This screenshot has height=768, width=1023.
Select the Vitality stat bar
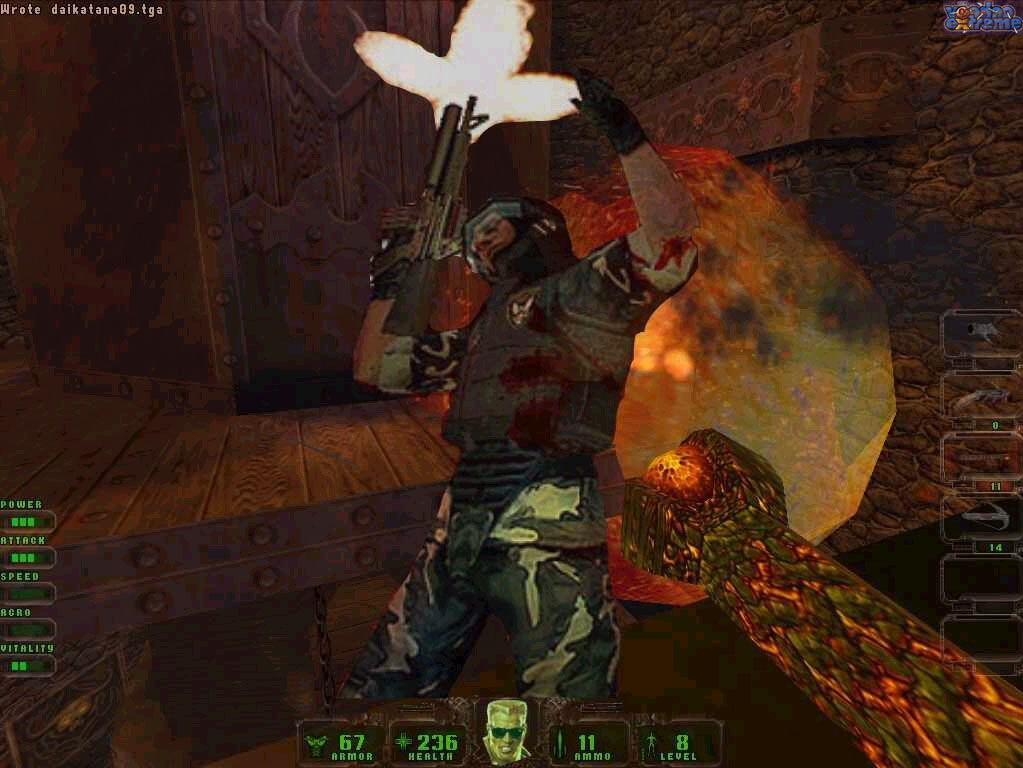point(26,665)
